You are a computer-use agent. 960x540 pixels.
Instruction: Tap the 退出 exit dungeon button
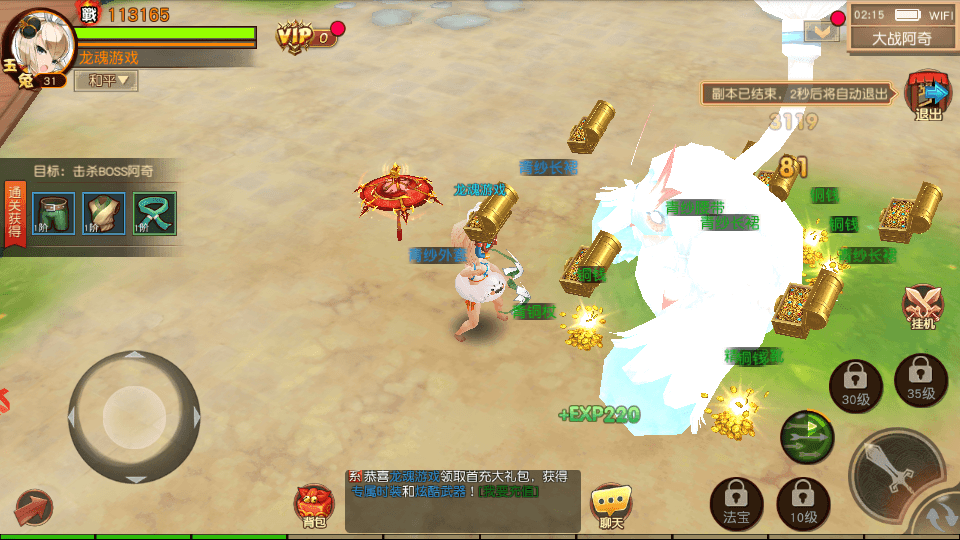[928, 97]
